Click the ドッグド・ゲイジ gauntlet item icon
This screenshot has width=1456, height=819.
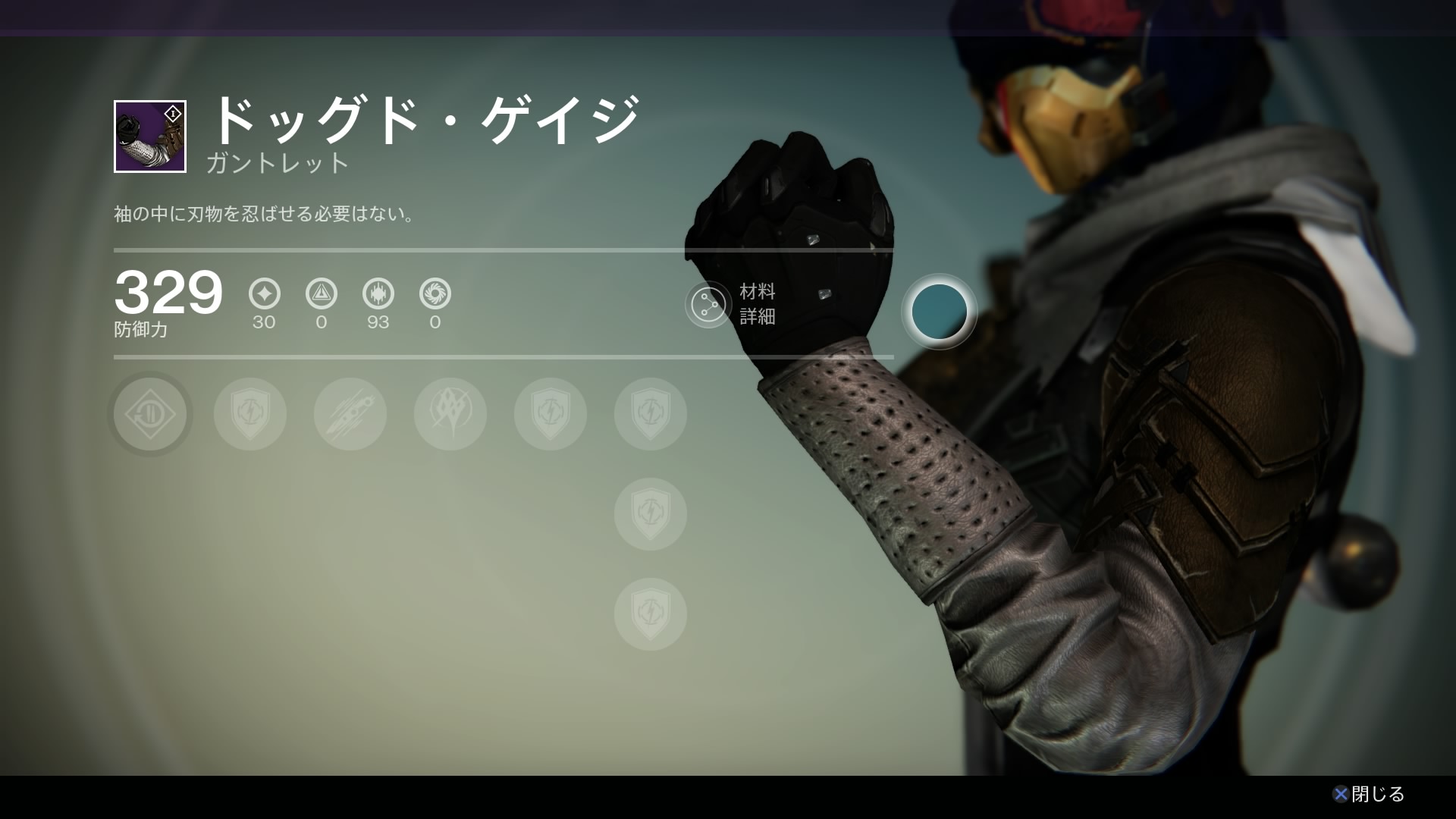(150, 136)
